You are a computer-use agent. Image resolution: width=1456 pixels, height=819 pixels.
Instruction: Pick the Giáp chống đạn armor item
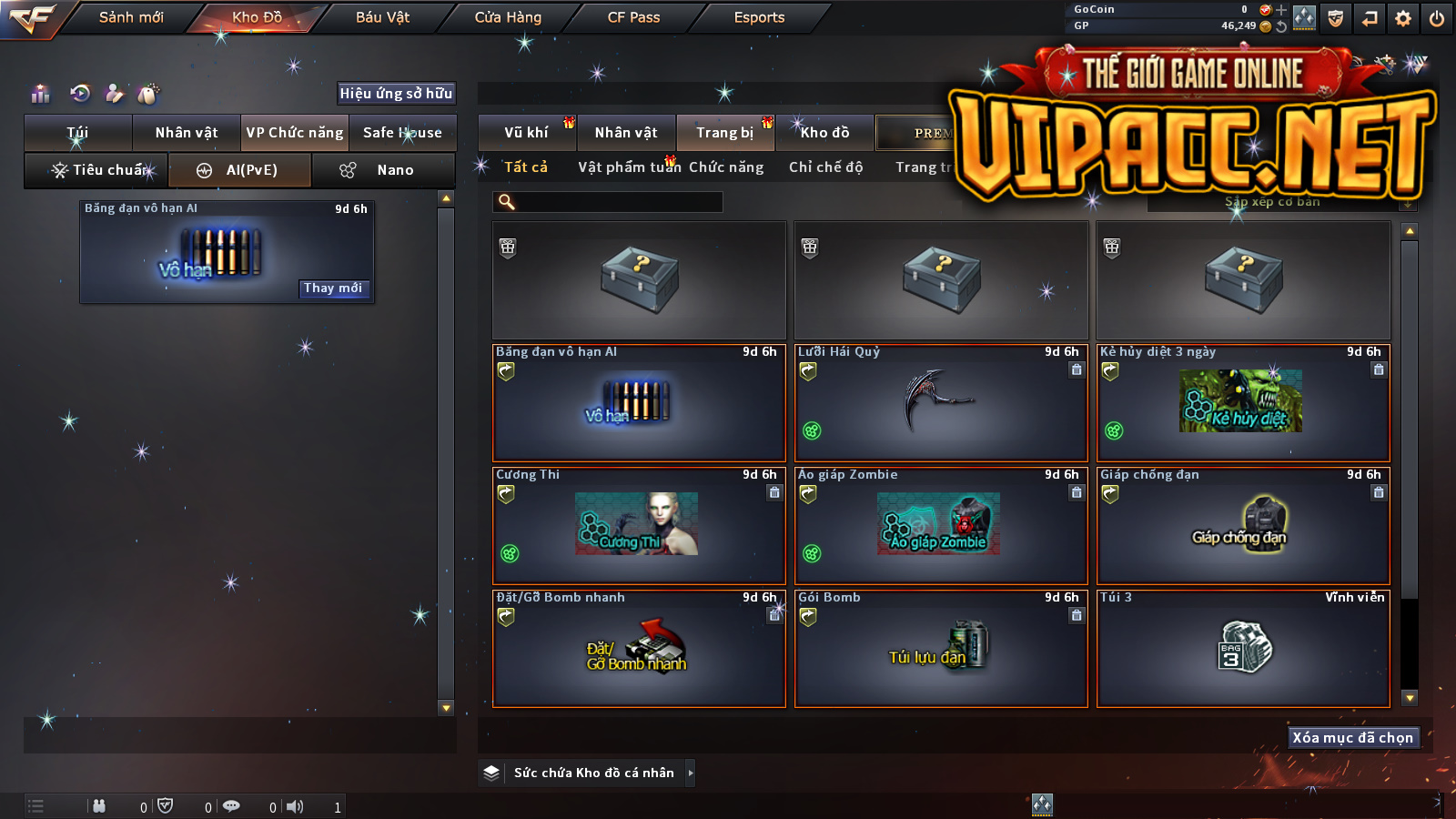tap(1243, 526)
